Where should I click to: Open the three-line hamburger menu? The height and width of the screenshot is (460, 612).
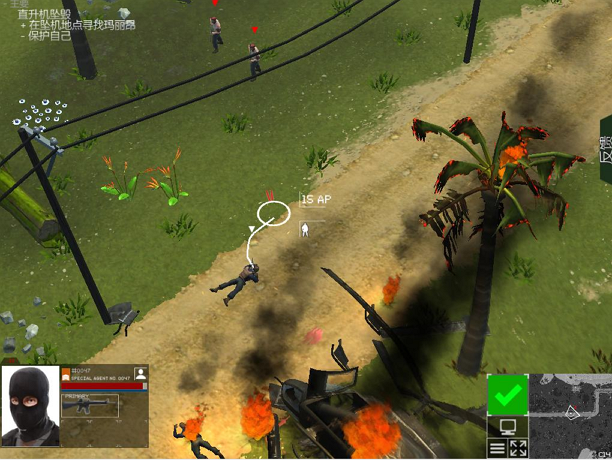click(497, 448)
